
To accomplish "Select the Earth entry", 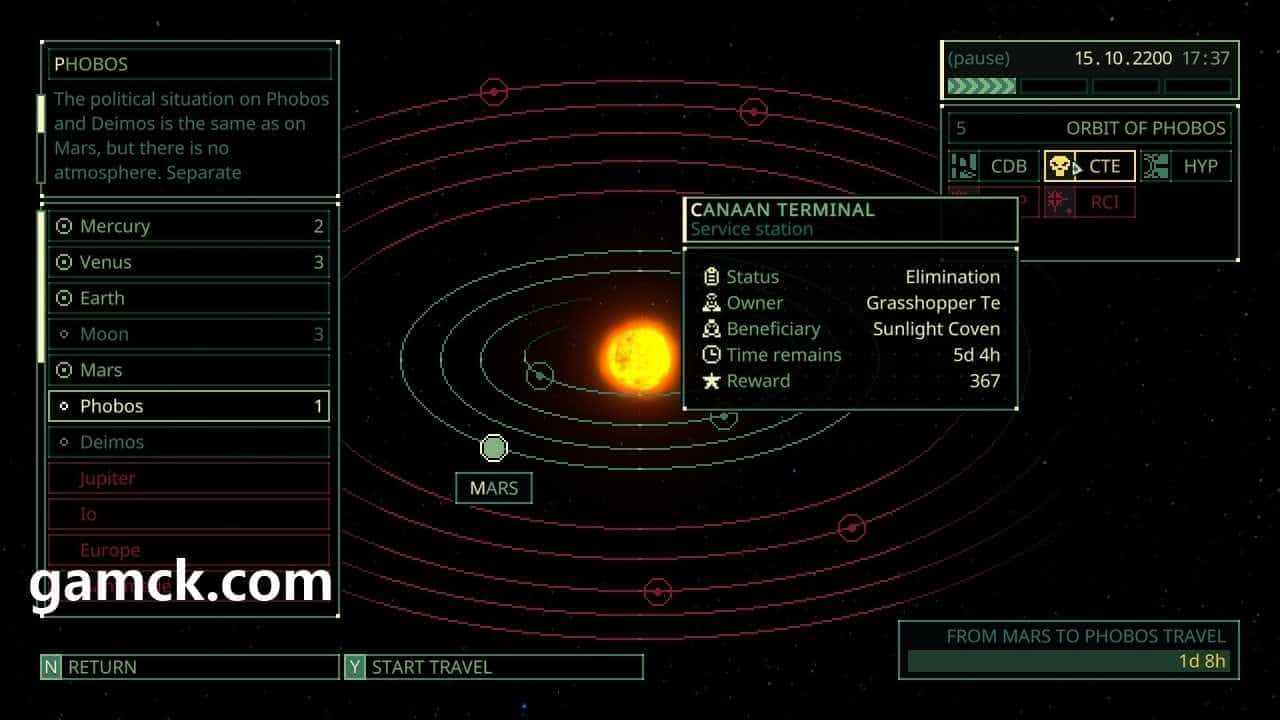I will pyautogui.click(x=188, y=299).
